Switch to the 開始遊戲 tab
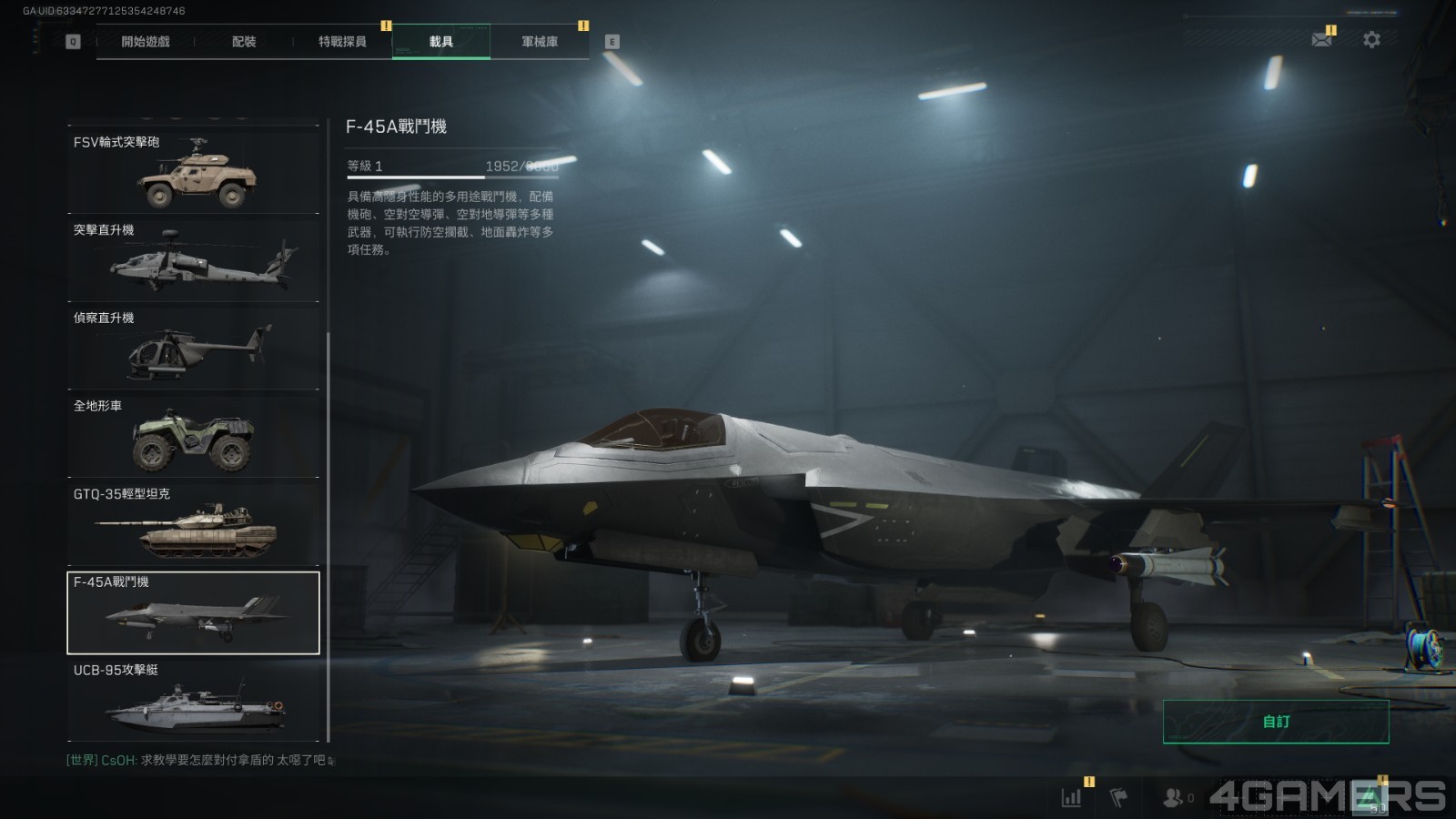Image resolution: width=1456 pixels, height=819 pixels. 146,42
